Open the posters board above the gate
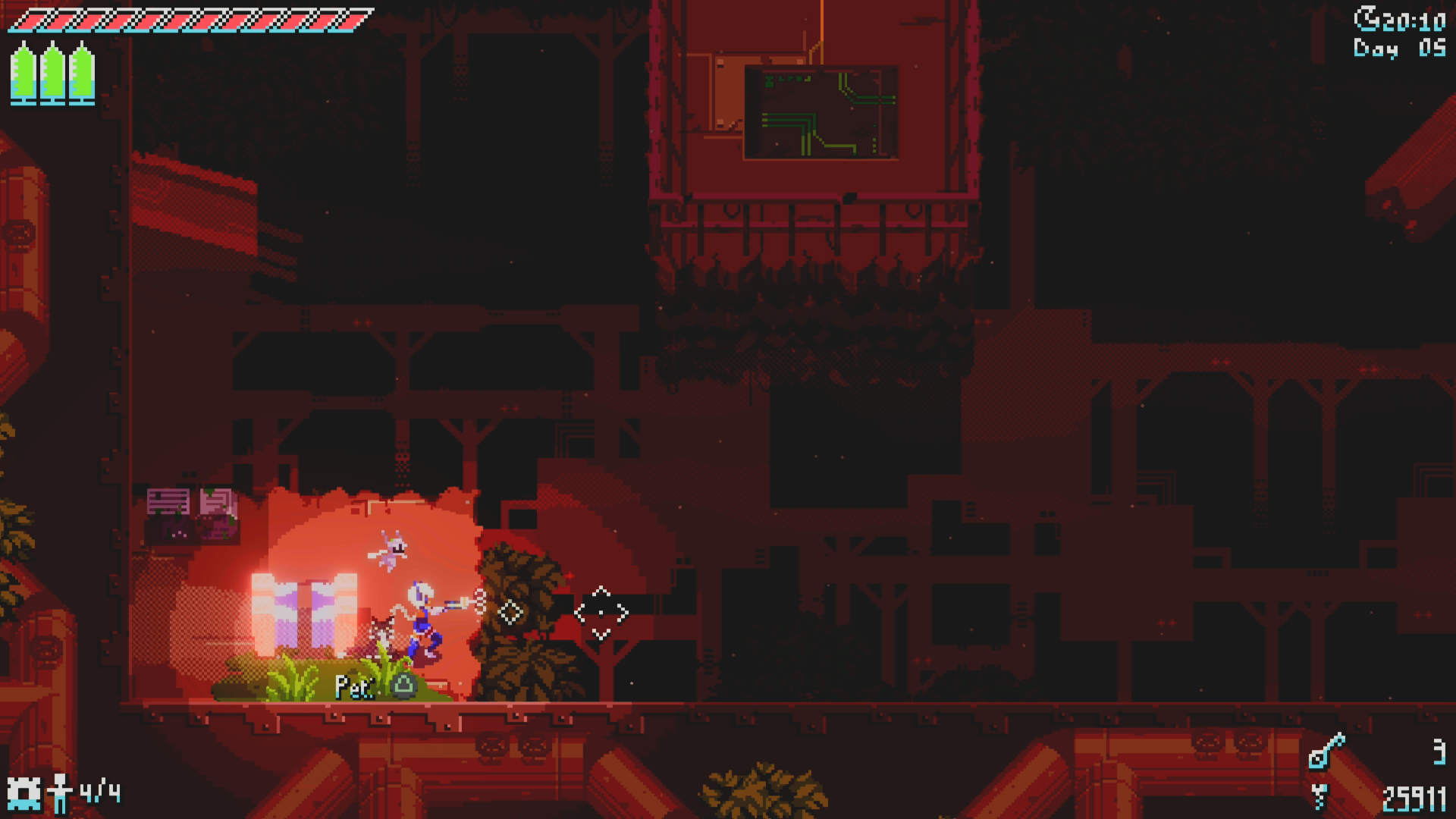 tap(192, 512)
